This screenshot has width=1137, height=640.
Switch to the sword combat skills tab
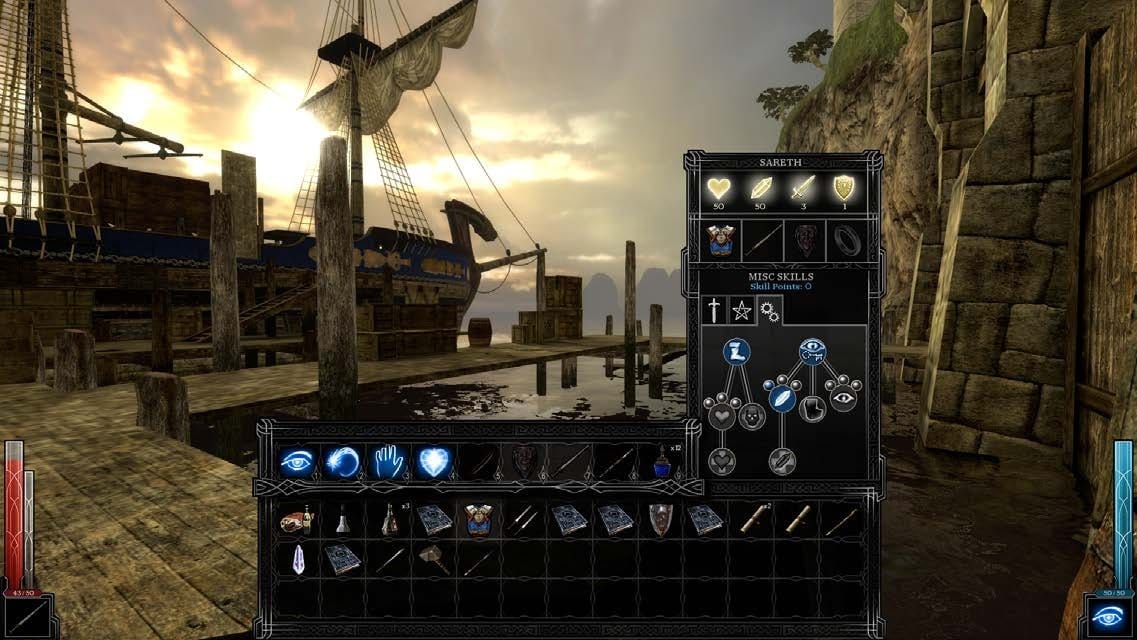click(714, 310)
